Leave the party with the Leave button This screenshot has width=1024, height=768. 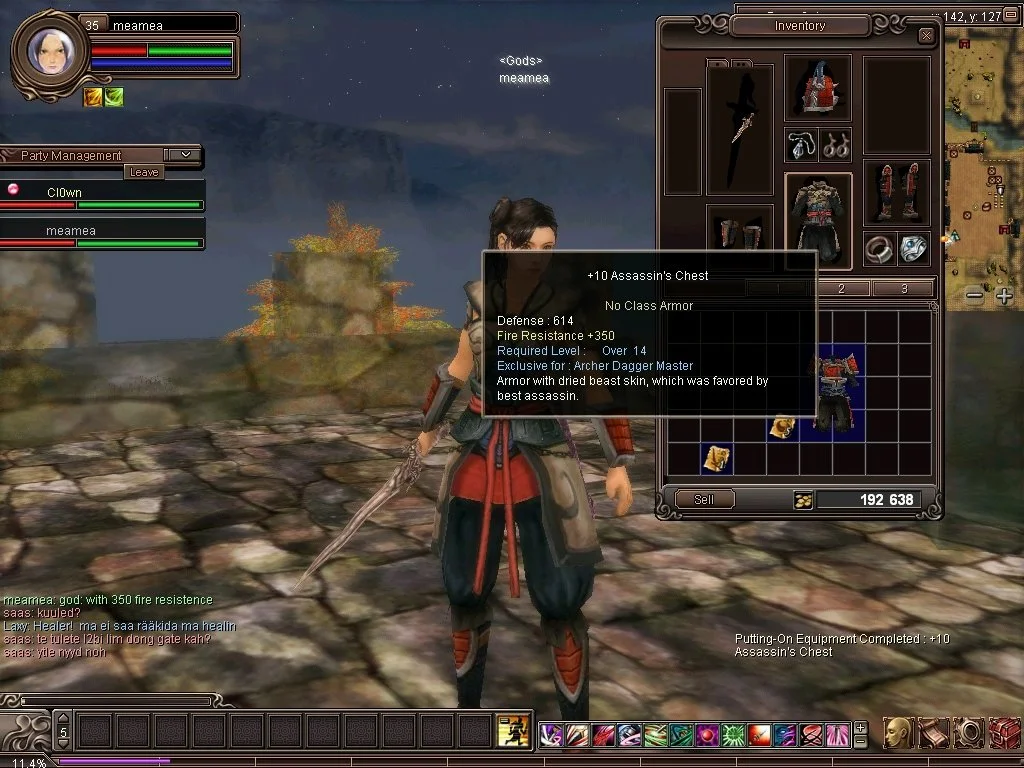click(144, 172)
